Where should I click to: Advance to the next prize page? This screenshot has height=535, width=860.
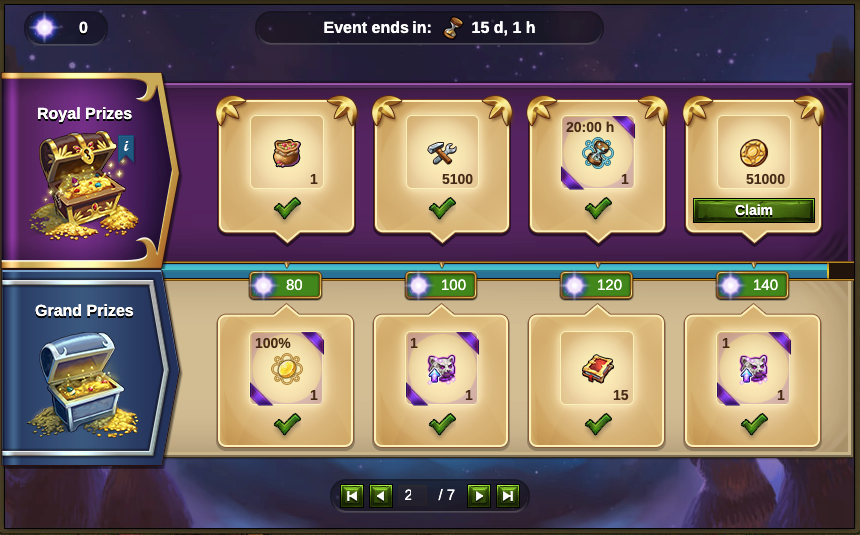tap(479, 496)
